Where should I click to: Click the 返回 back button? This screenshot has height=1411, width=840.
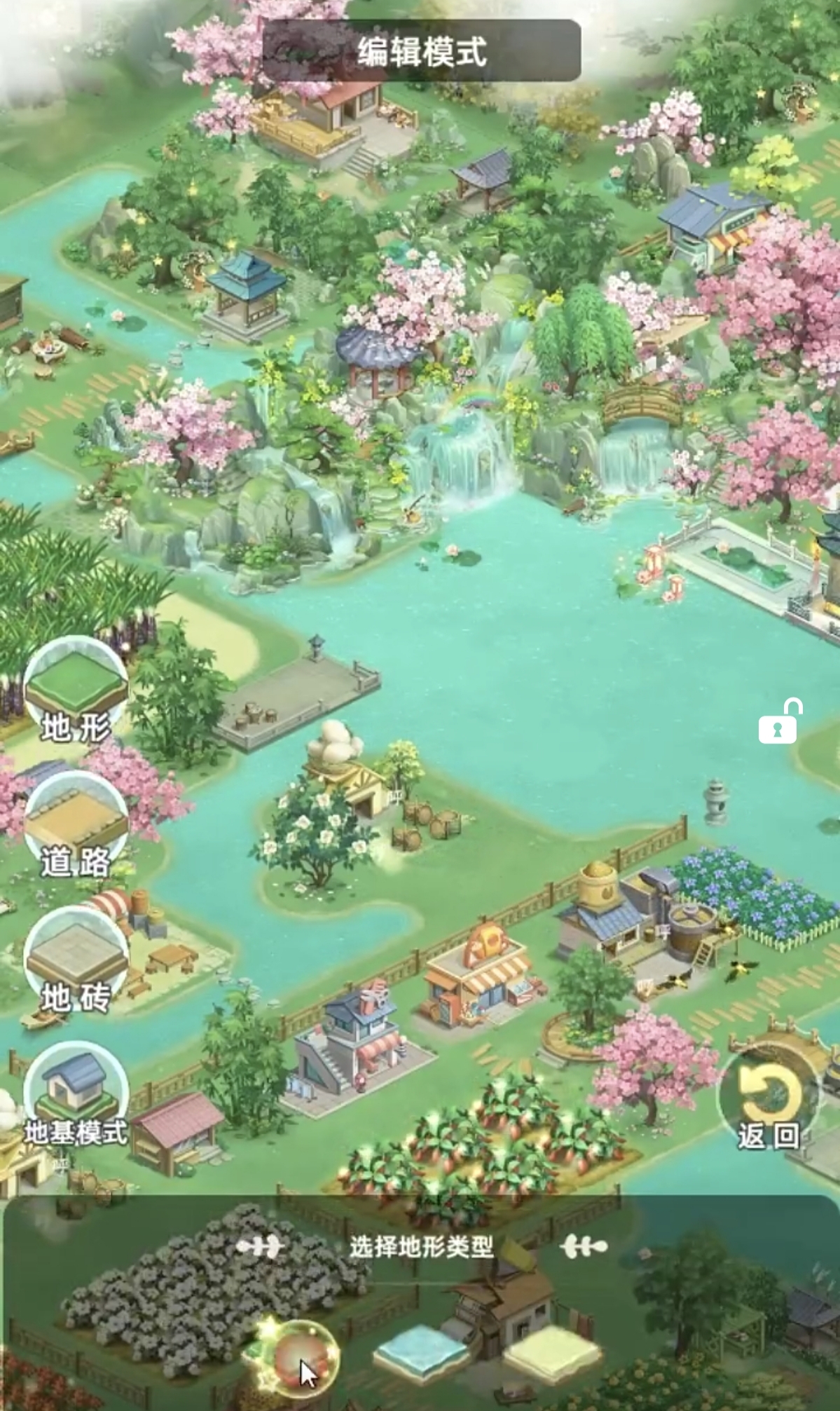coord(768,1101)
